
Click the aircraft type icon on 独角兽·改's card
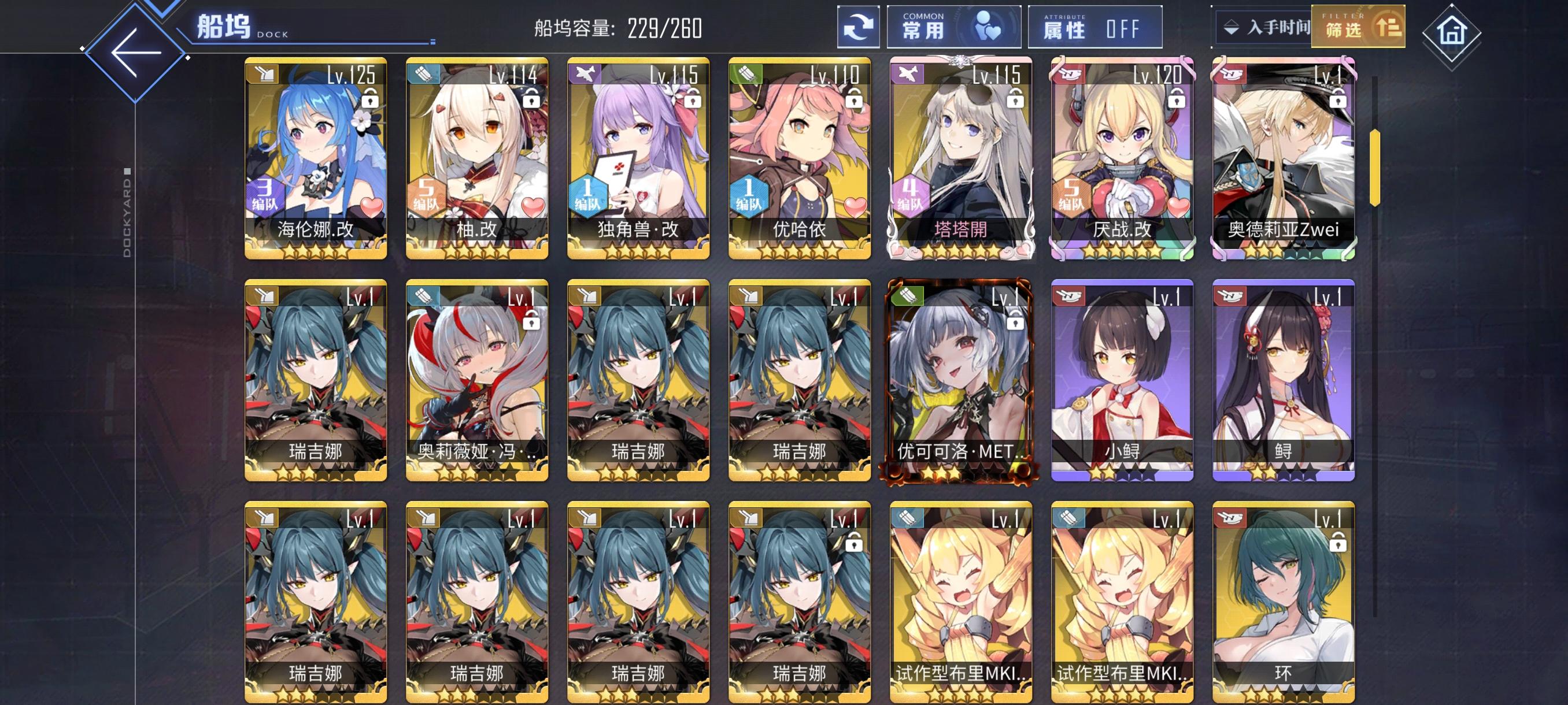pos(586,74)
